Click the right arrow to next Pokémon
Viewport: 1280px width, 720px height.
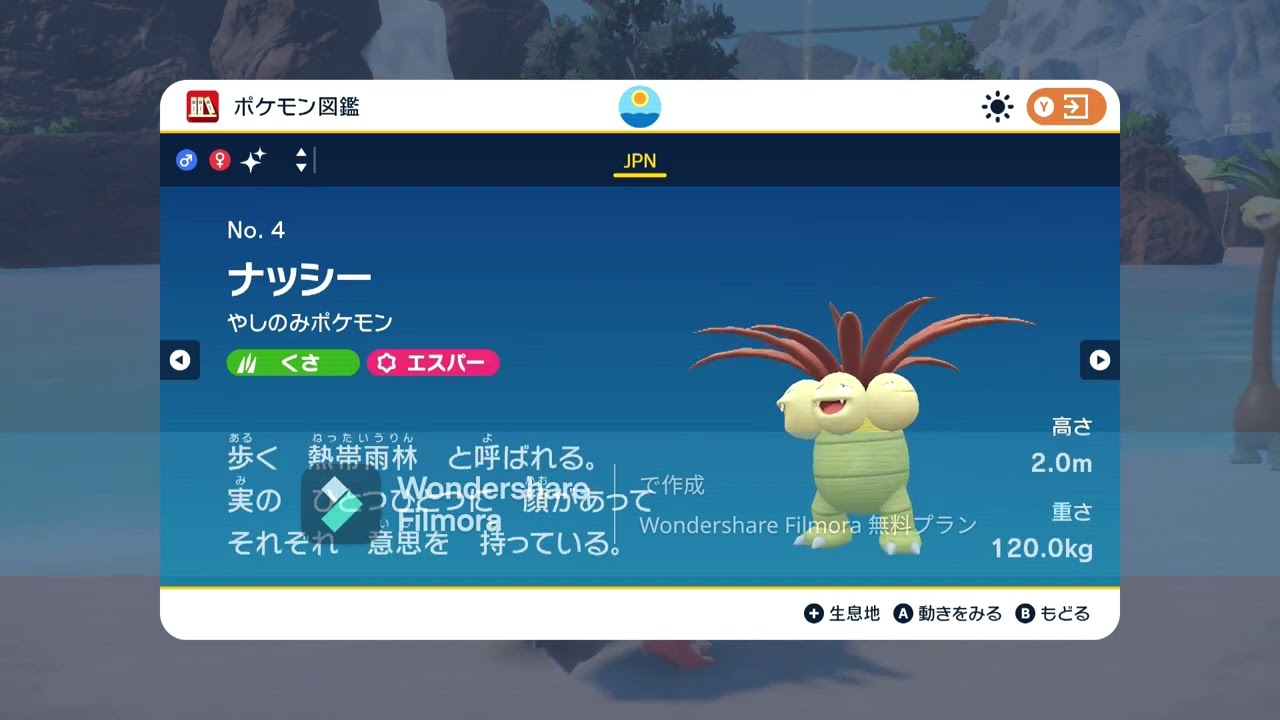(x=1100, y=360)
